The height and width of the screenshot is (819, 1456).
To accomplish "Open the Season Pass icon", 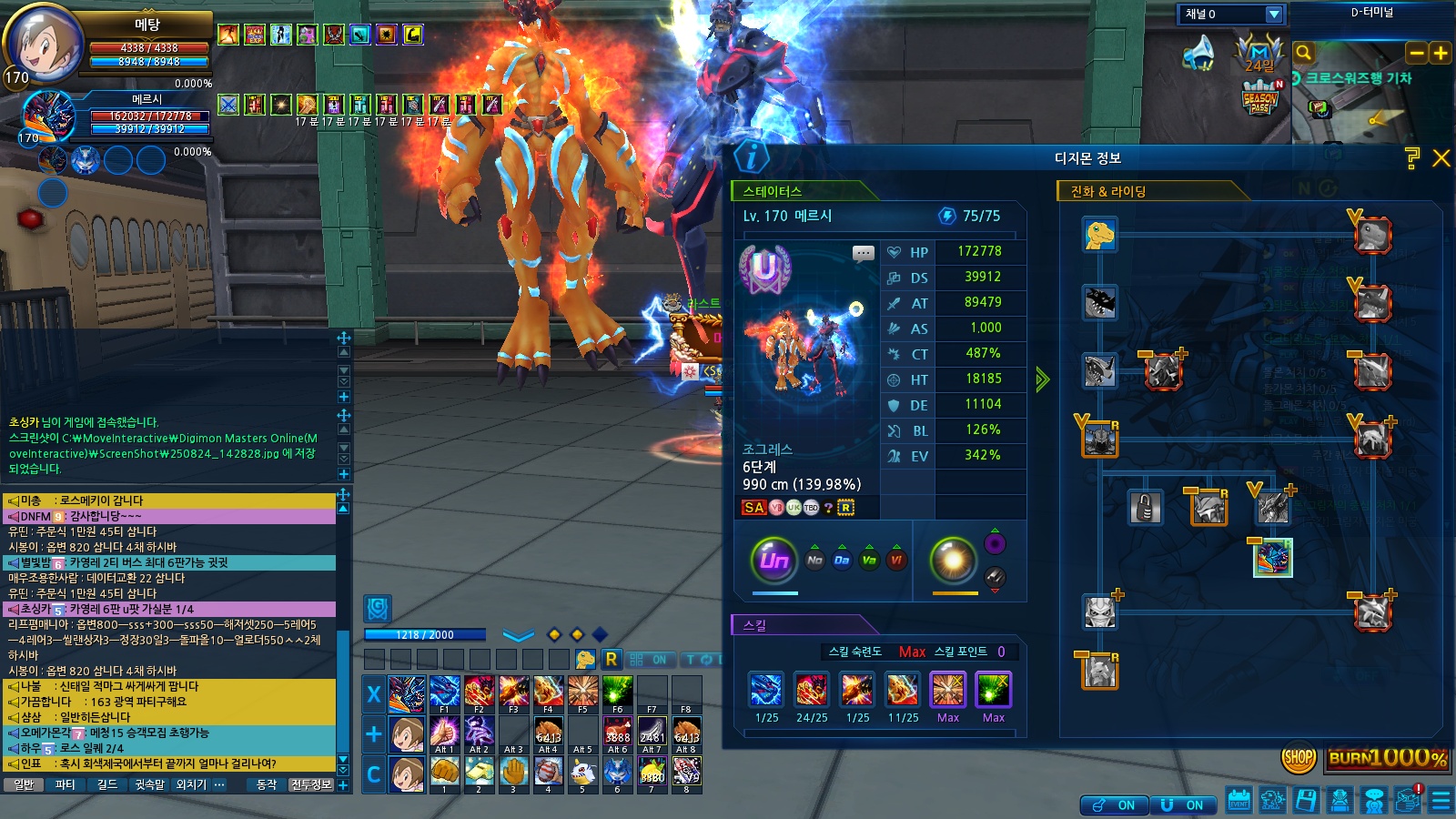I will tap(1260, 97).
